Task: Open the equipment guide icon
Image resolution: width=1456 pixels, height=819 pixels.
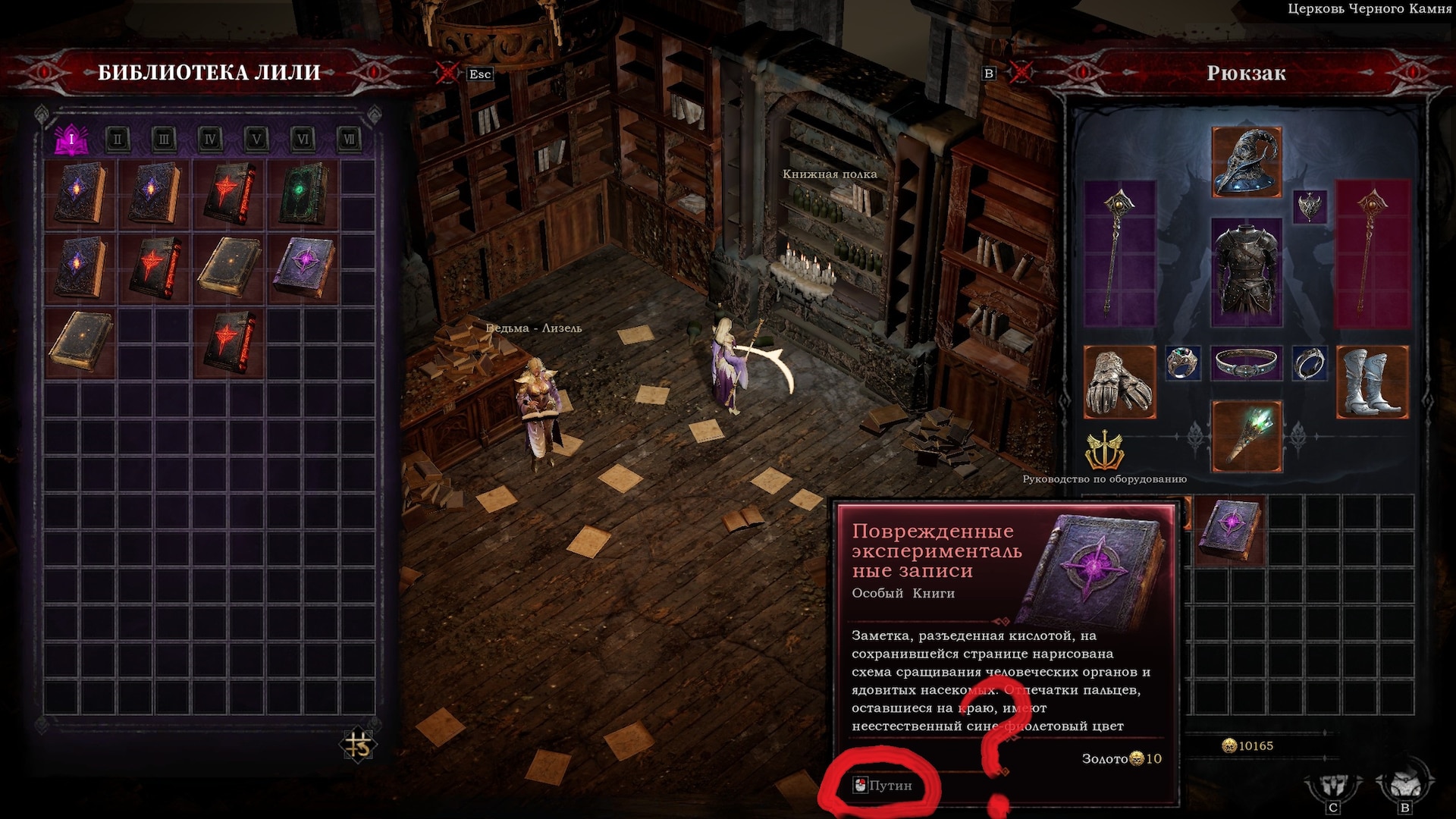Action: [x=1104, y=452]
